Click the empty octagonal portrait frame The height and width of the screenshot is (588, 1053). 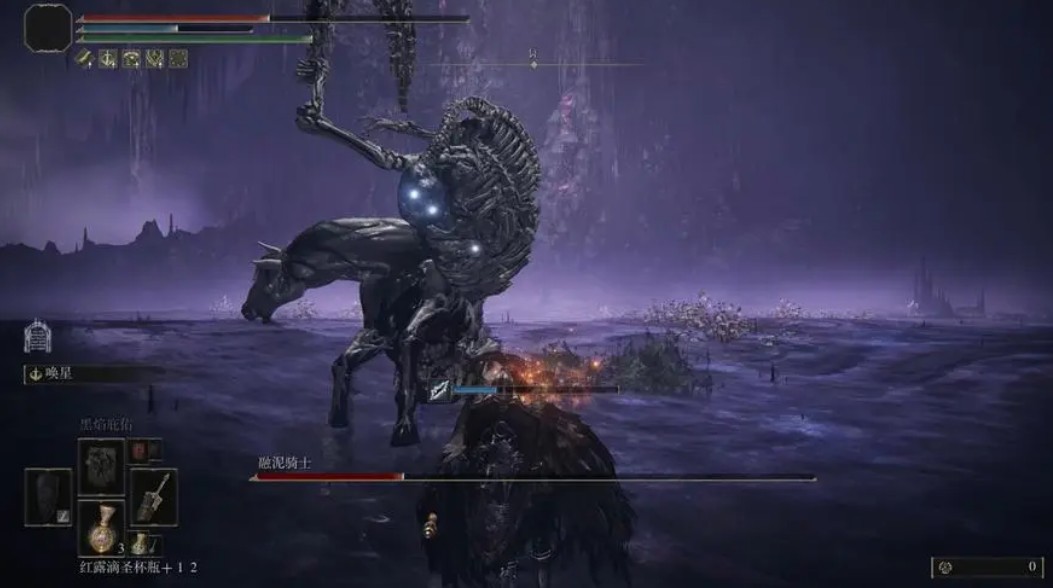48,28
